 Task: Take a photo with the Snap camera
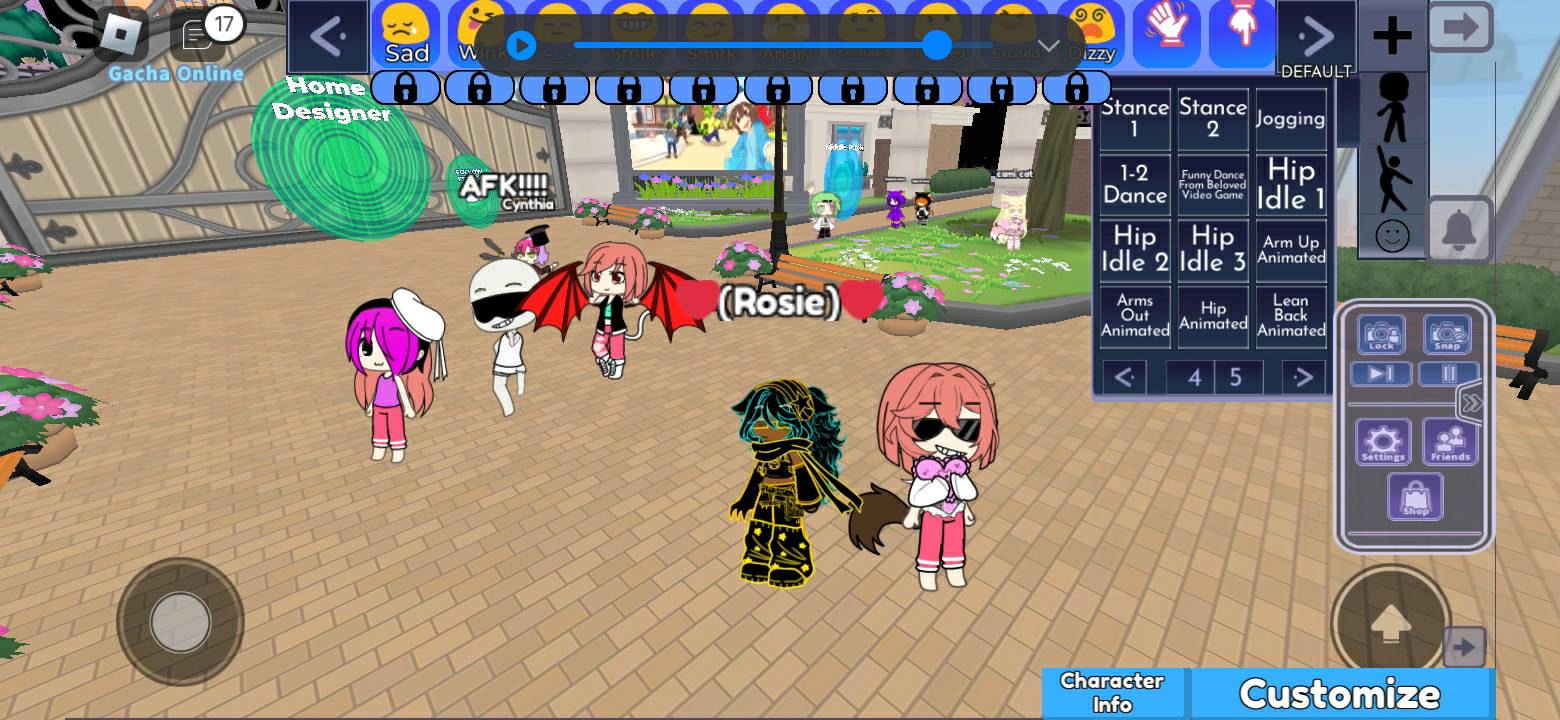coord(1447,335)
